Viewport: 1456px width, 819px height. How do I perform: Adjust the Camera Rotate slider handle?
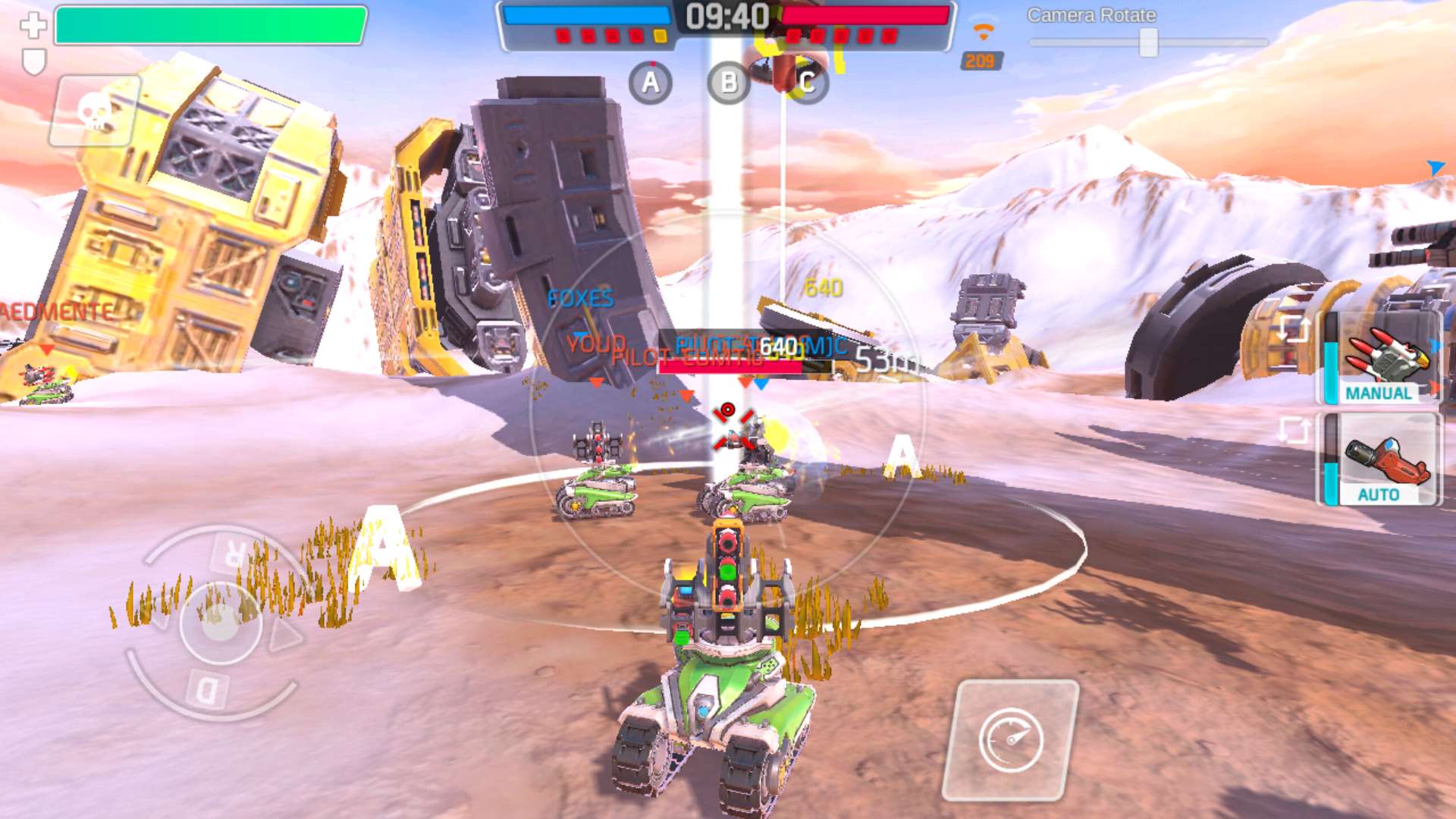click(x=1148, y=42)
